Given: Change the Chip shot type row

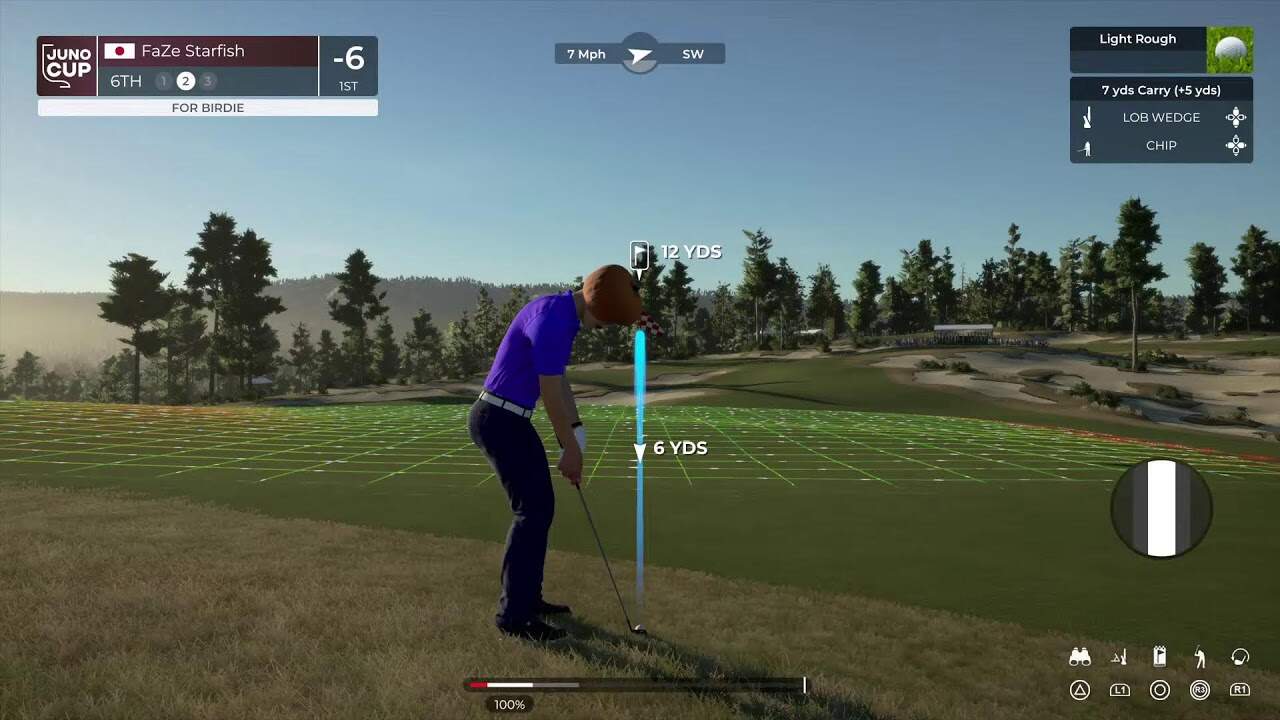Looking at the screenshot, I should click(1161, 146).
